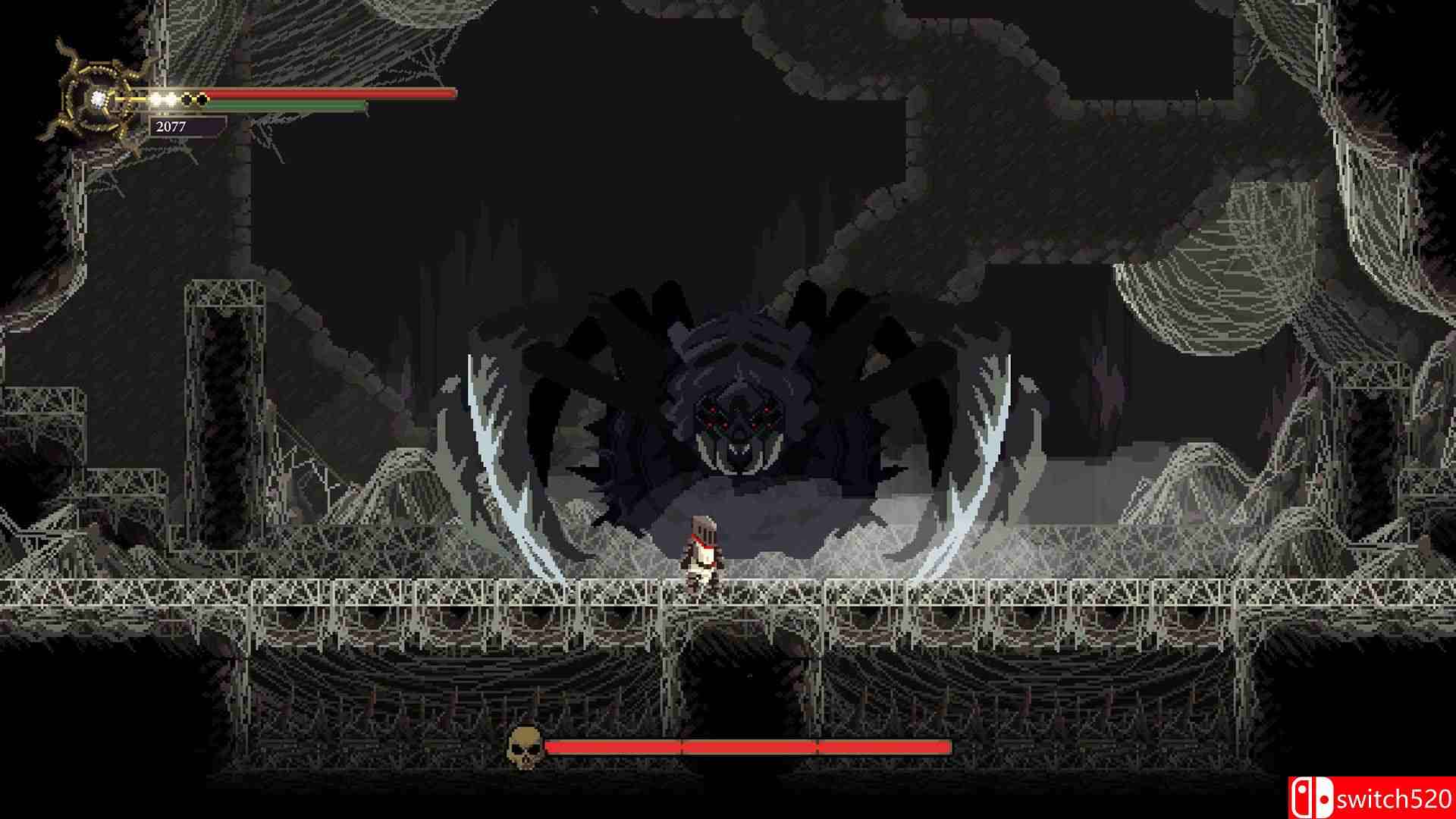
Task: Select the white gem inside the relic wheel
Action: pyautogui.click(x=97, y=99)
